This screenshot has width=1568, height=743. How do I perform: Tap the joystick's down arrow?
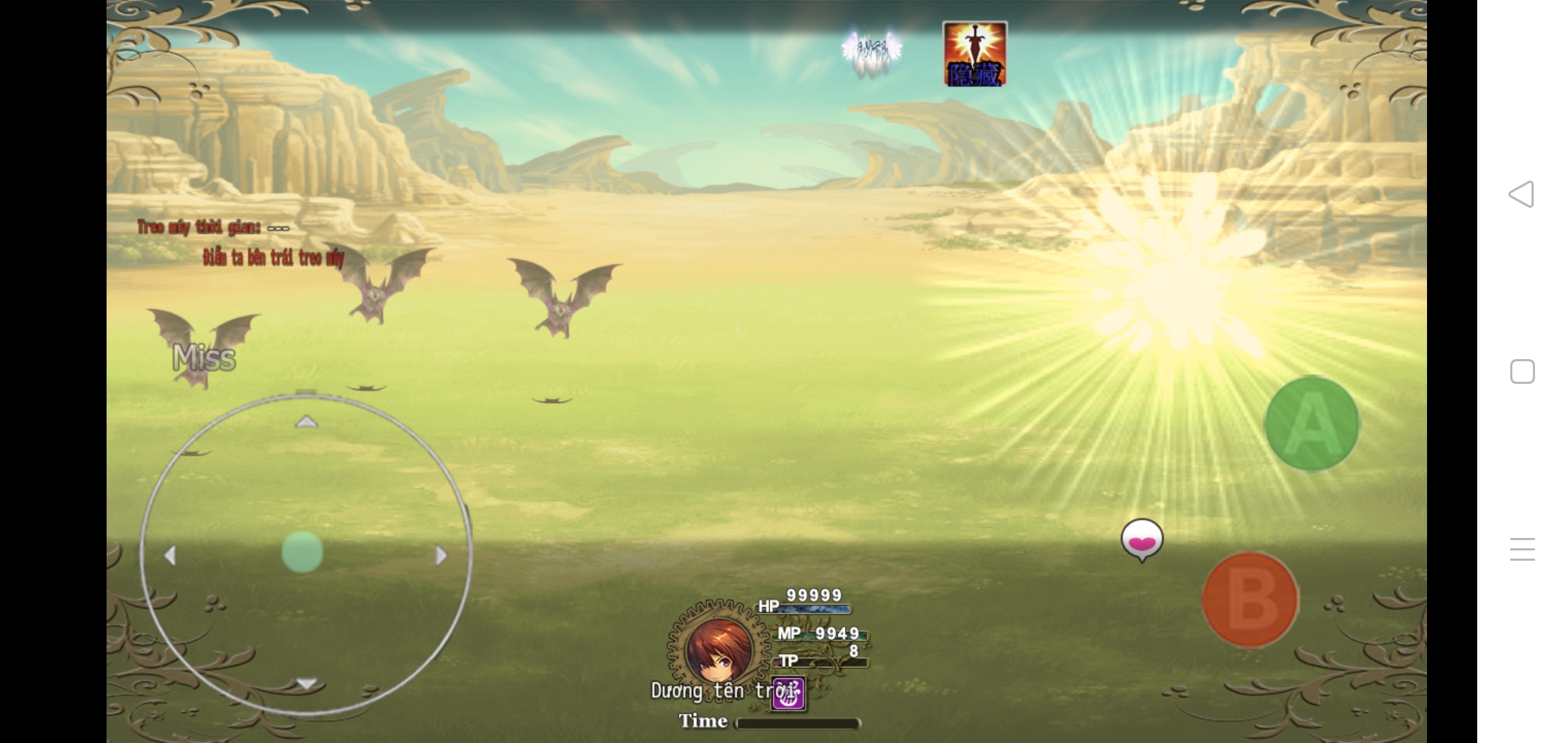tap(306, 684)
